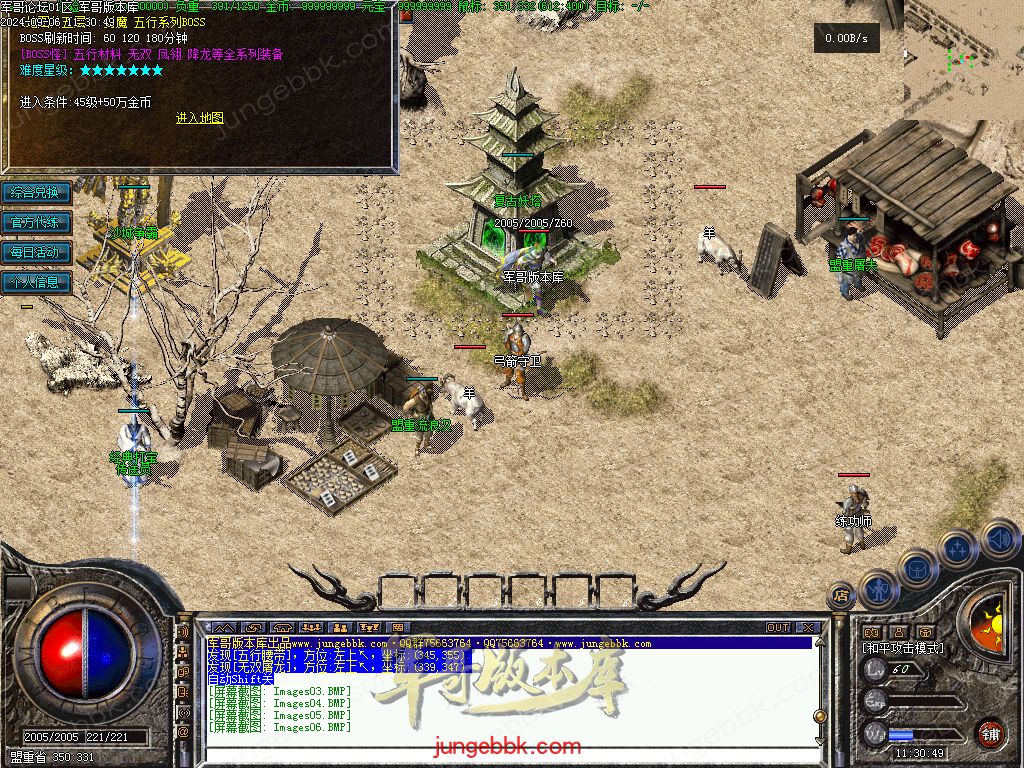Open the bag inventory round icon

(918, 569)
